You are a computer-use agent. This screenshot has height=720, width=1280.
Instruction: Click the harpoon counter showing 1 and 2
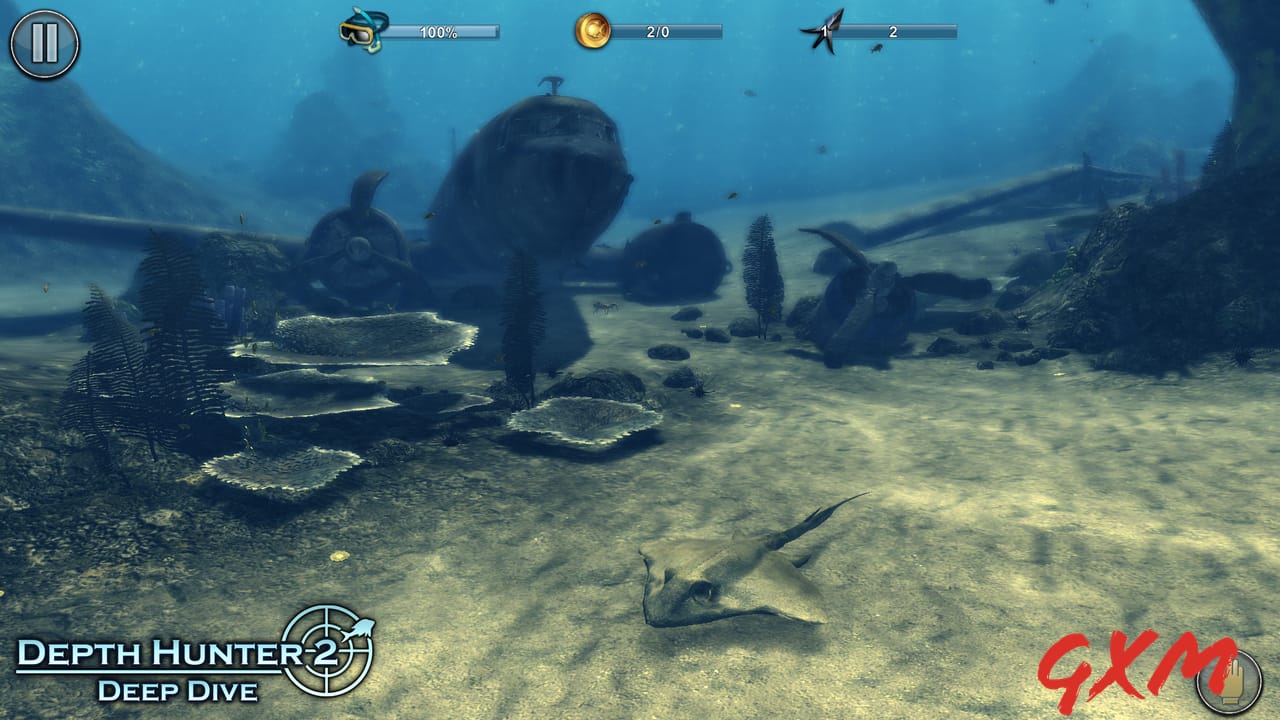(x=895, y=33)
